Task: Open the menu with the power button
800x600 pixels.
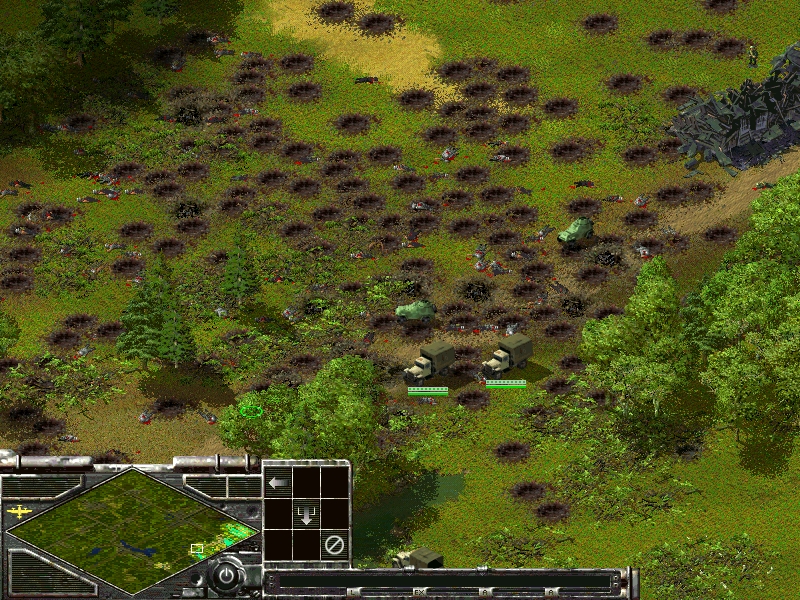Action: tap(227, 577)
